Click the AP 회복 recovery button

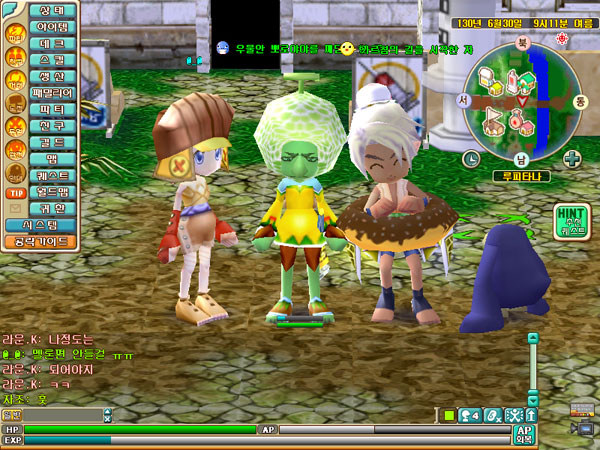coord(523,434)
